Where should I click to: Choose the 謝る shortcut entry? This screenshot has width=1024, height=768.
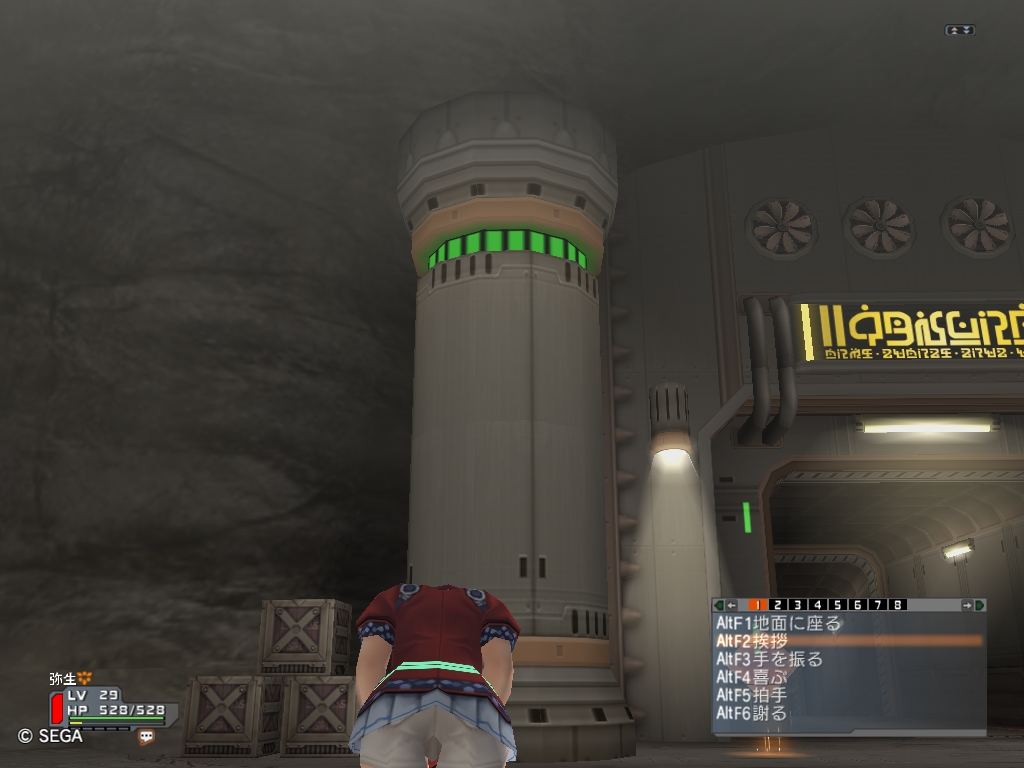(x=752, y=713)
